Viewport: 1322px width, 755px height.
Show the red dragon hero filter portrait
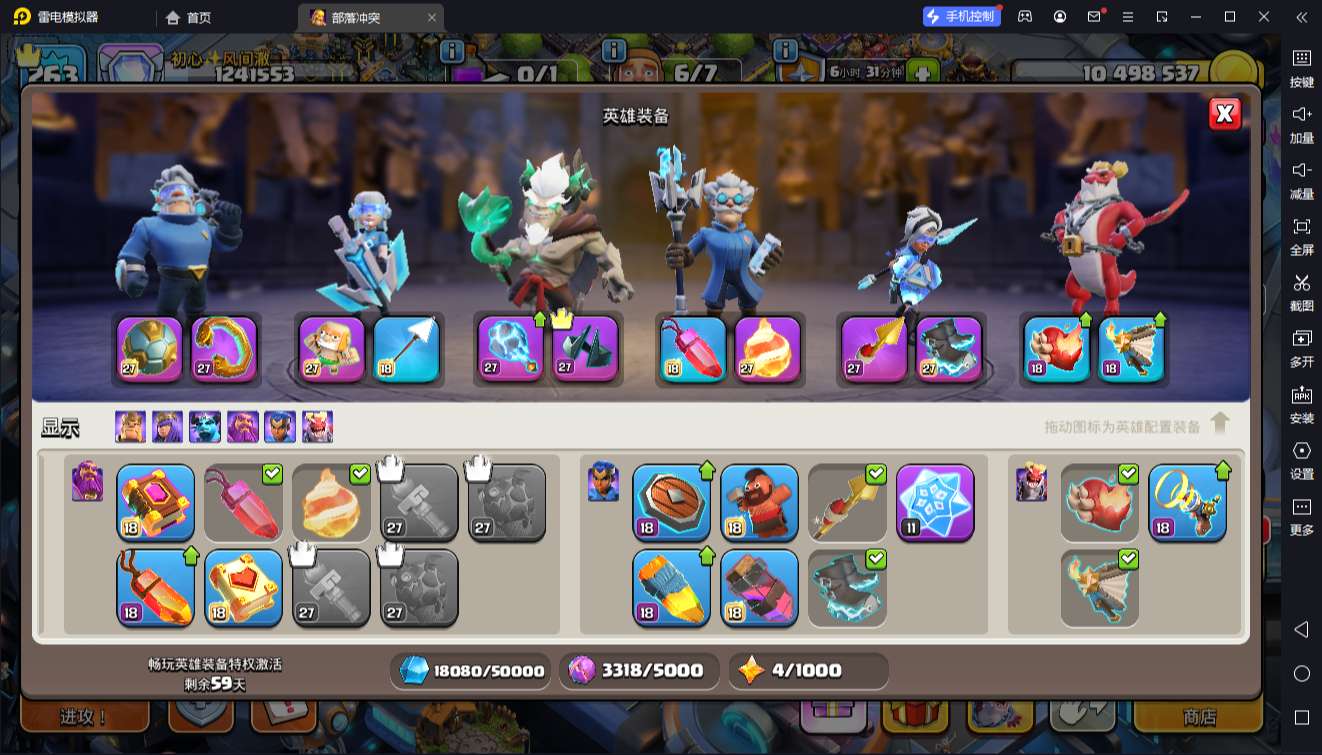317,427
